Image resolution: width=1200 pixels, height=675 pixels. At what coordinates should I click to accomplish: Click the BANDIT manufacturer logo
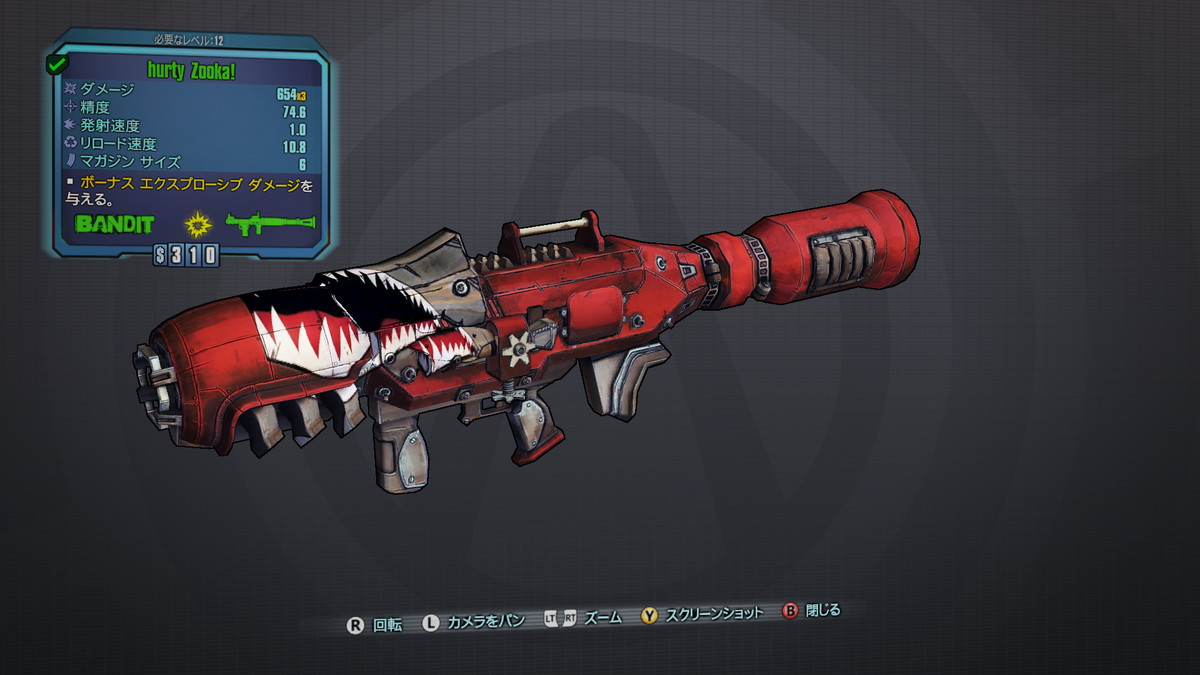(116, 223)
